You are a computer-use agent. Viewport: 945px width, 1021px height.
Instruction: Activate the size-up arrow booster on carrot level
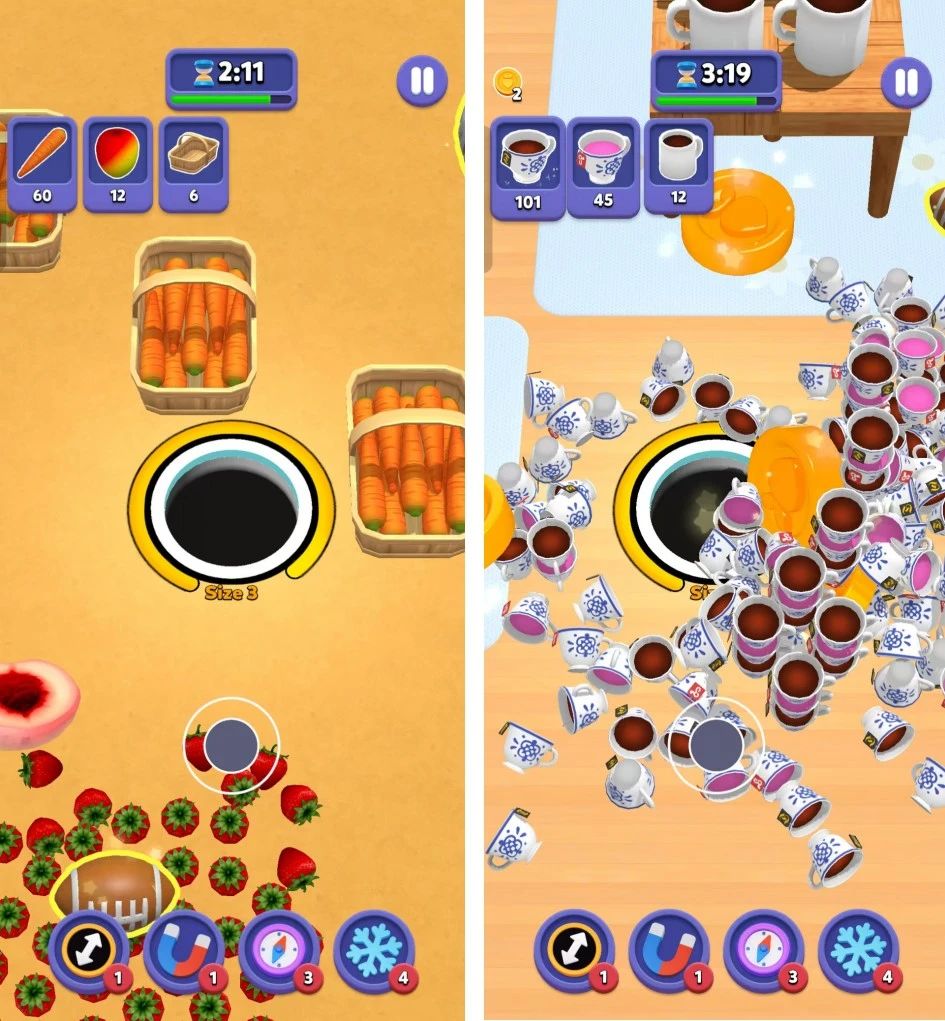[88, 951]
